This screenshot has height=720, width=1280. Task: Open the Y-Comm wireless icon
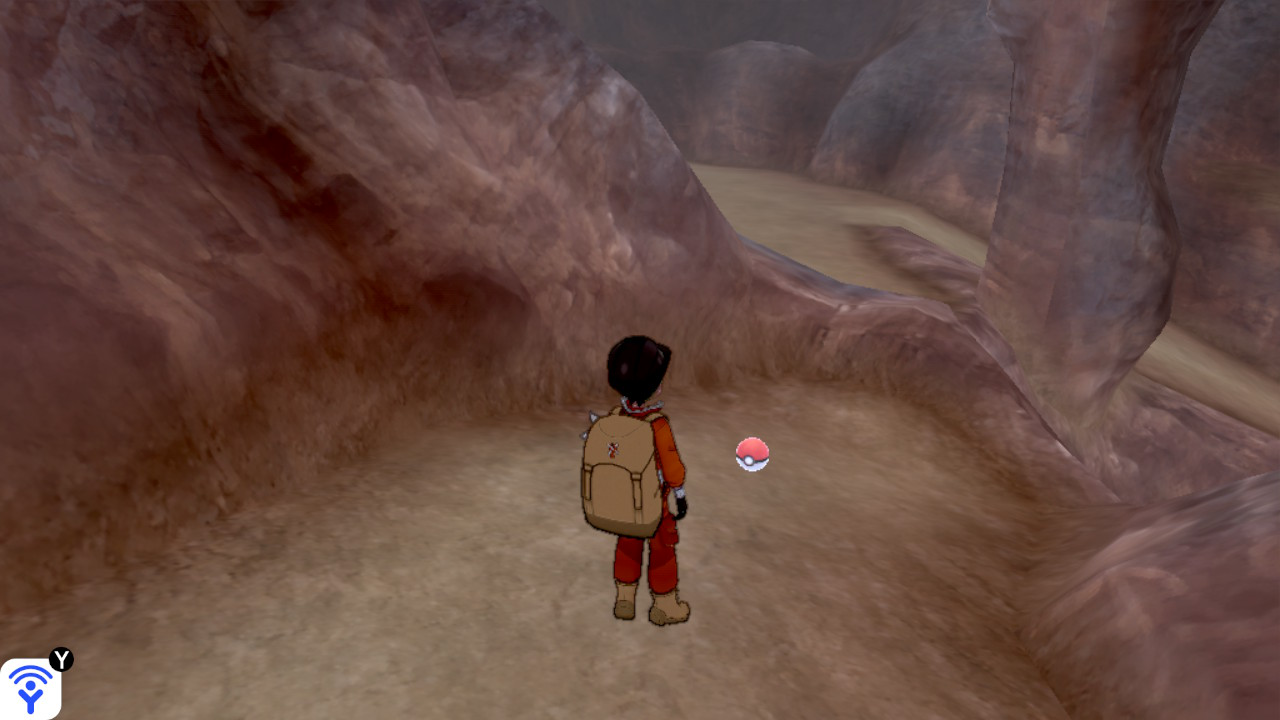(x=30, y=688)
